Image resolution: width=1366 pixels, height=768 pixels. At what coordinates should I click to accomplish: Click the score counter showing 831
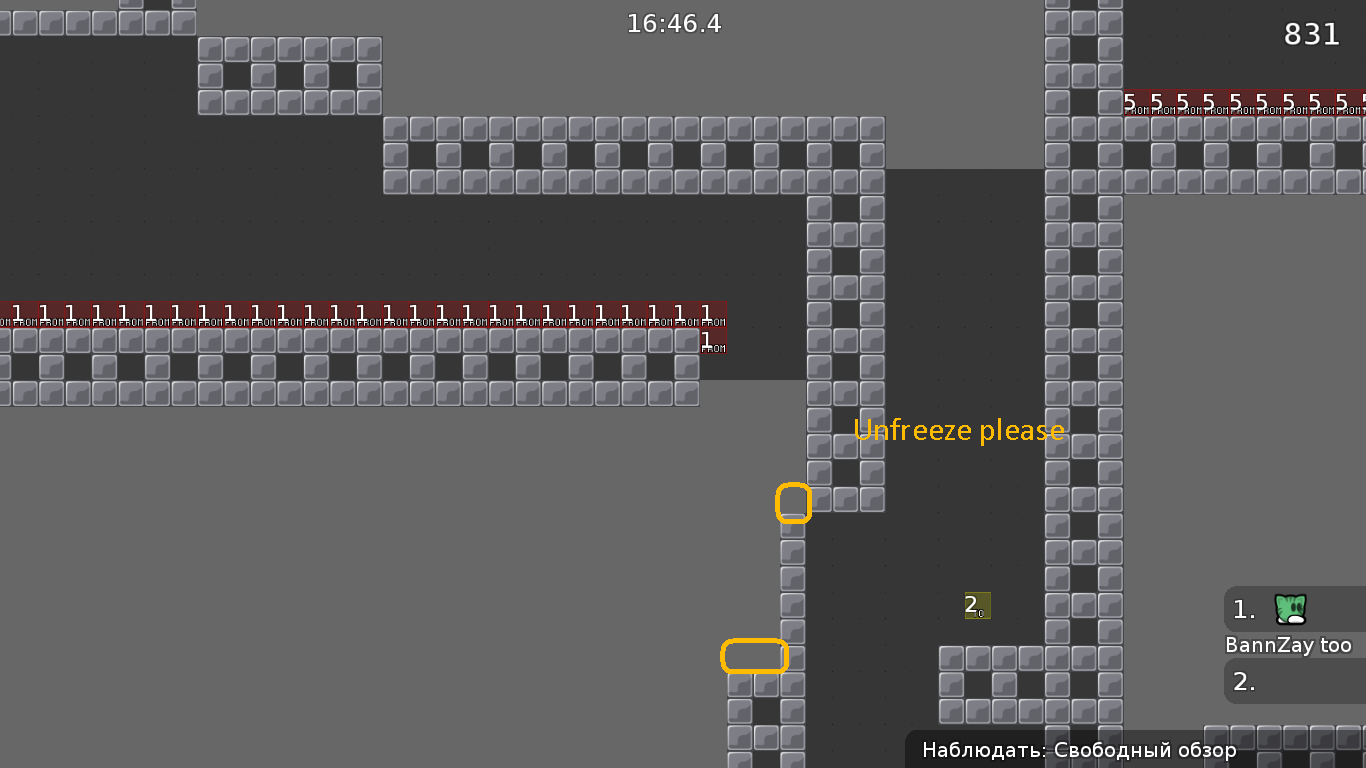1311,34
